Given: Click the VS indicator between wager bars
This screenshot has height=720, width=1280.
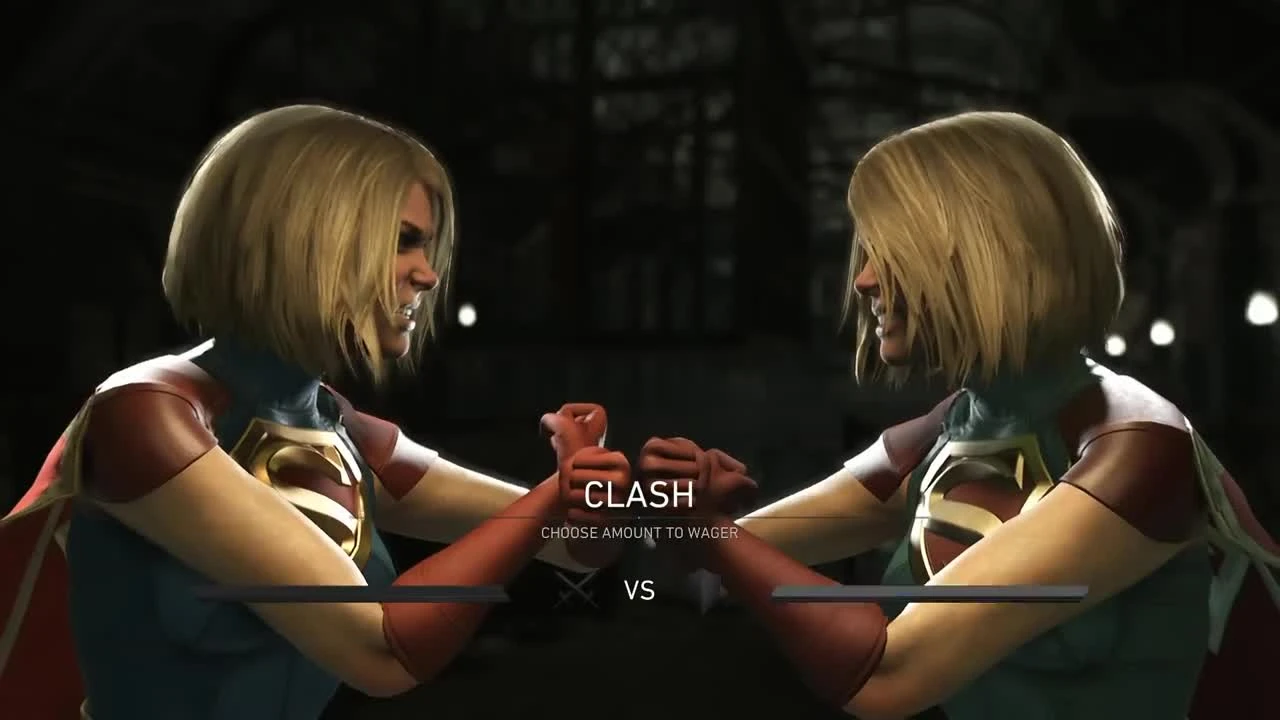Looking at the screenshot, I should click(640, 592).
